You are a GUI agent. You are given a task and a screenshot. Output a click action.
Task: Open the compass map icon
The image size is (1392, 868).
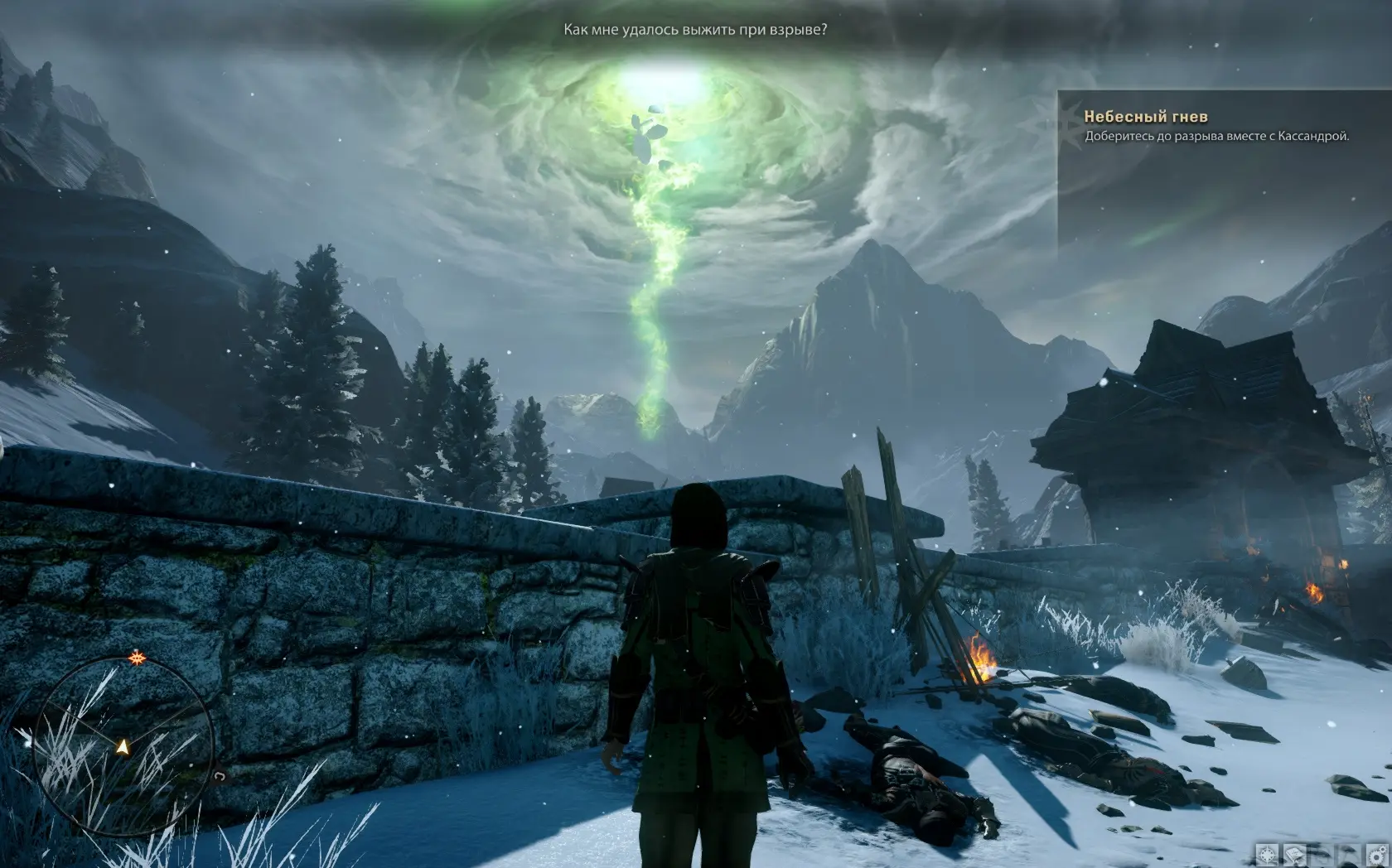pyautogui.click(x=1268, y=854)
